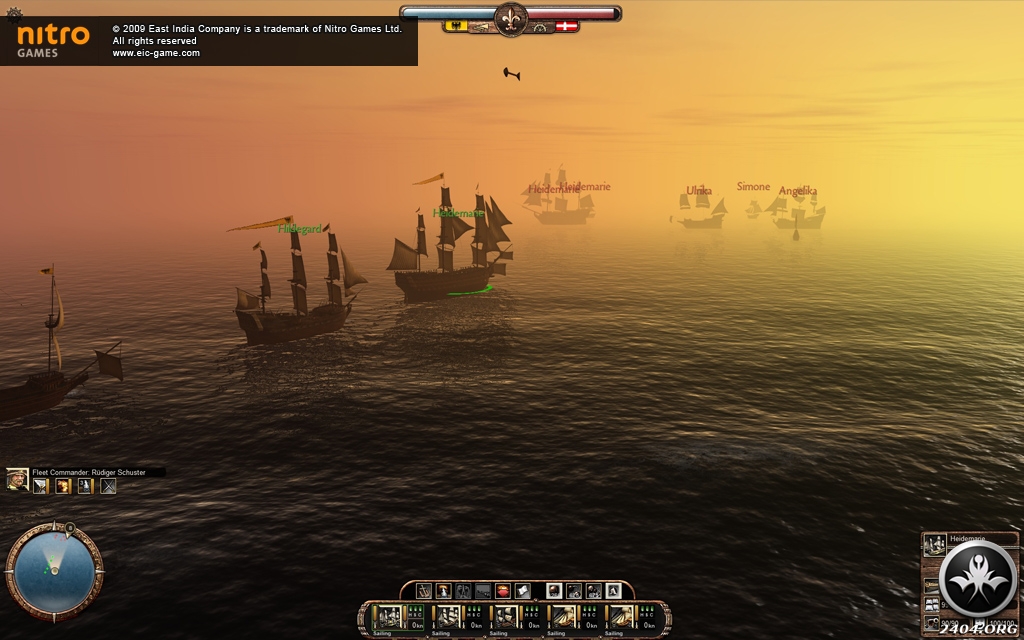Screen dimensions: 1024x640
Task: Click the circular radar minimap
Action: click(54, 571)
